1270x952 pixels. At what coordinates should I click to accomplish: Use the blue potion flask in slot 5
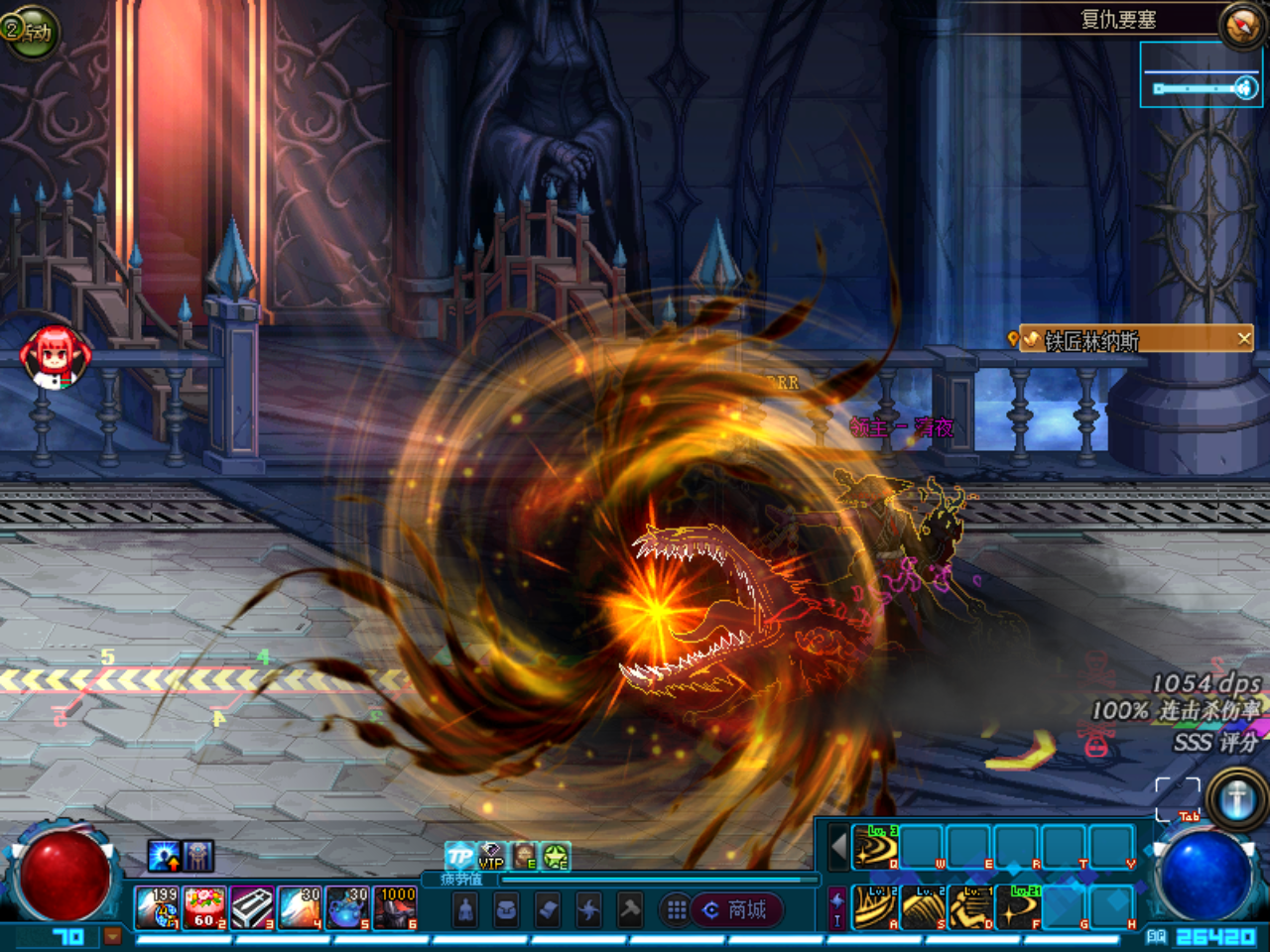(346, 907)
